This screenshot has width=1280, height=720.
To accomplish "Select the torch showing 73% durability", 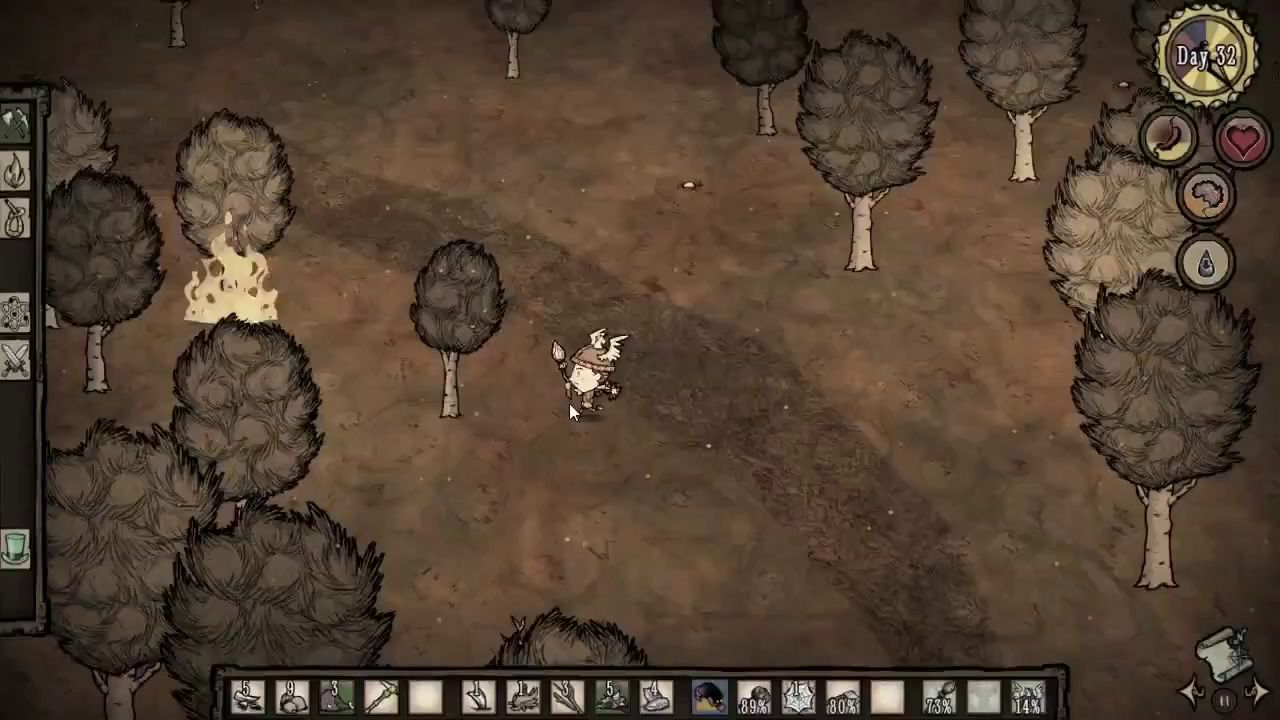I will tap(937, 695).
